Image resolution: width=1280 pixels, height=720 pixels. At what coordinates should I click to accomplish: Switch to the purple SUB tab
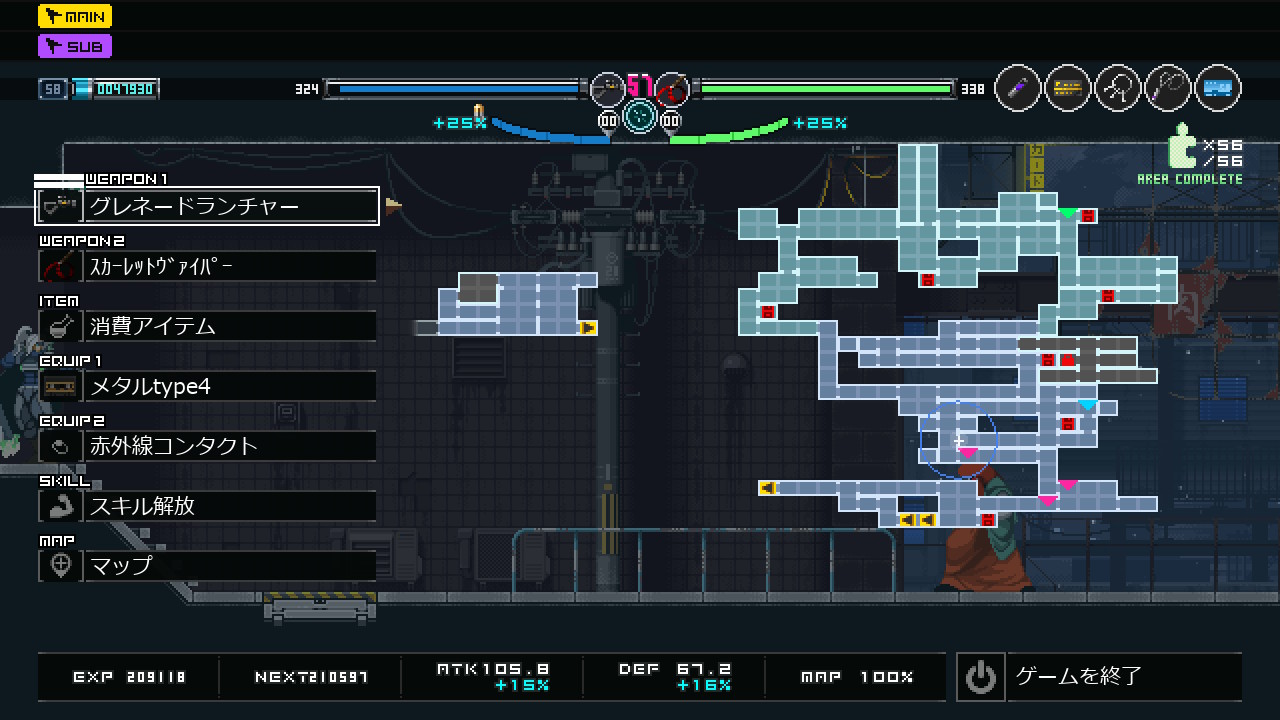(x=75, y=46)
